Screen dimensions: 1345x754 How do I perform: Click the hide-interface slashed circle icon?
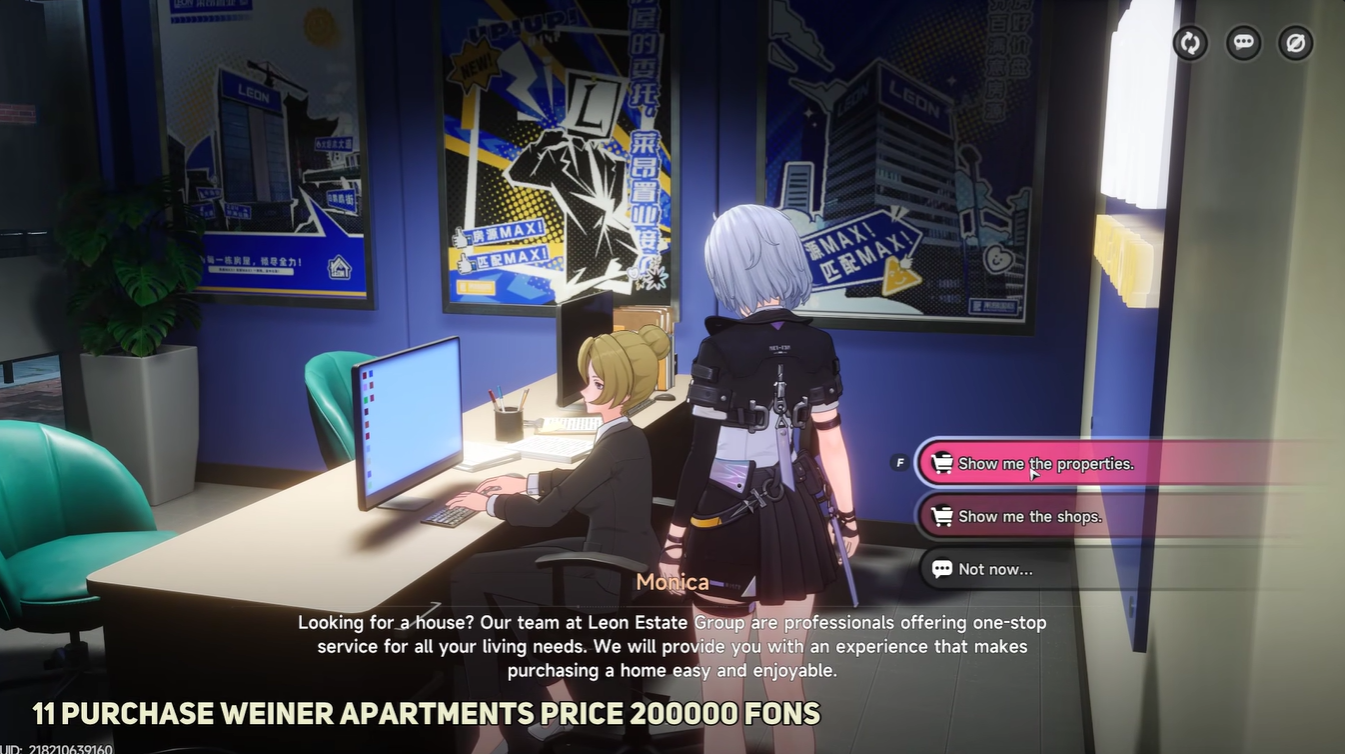(1294, 43)
